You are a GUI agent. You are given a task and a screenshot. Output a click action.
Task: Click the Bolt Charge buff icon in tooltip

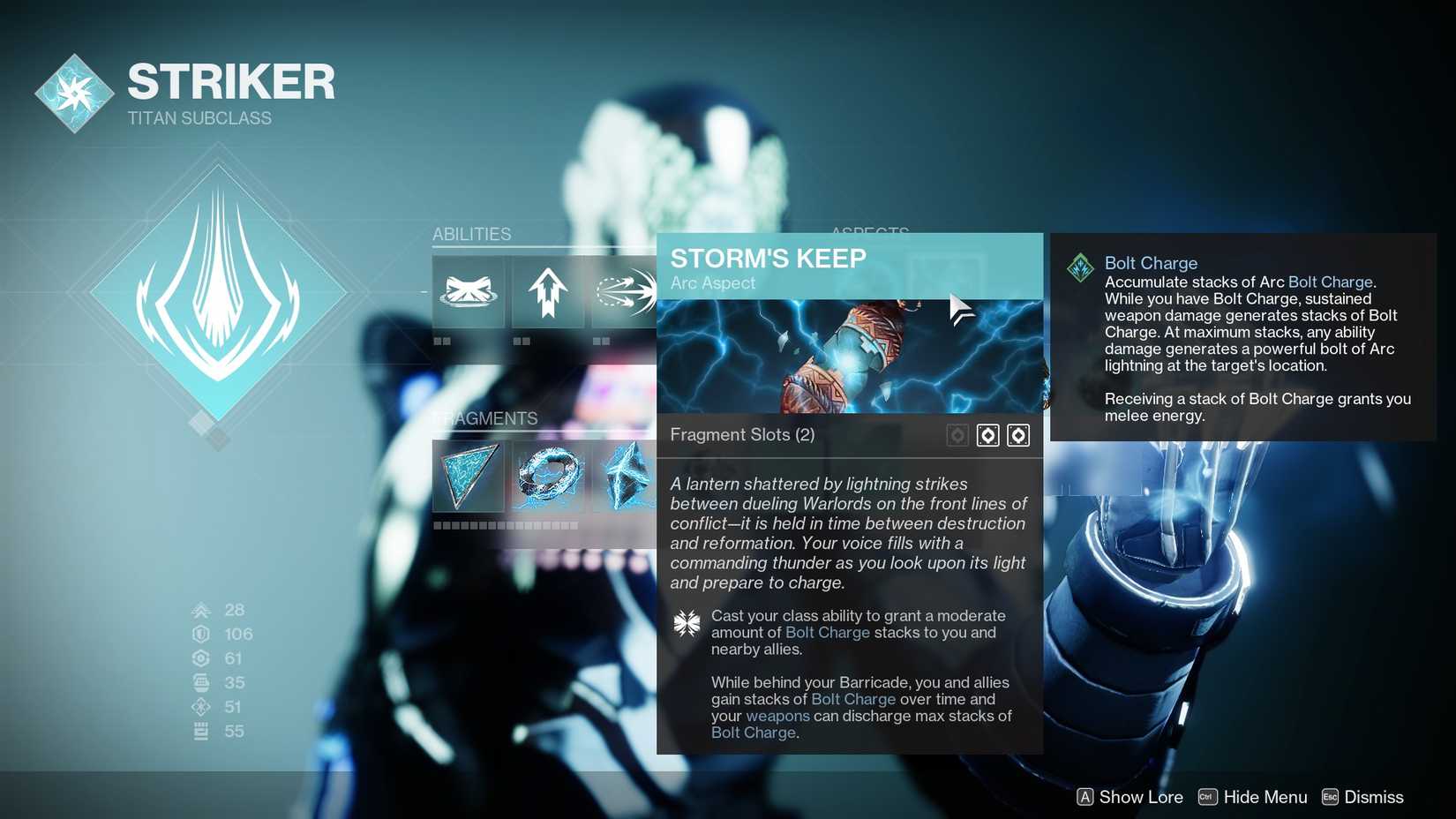1080,268
